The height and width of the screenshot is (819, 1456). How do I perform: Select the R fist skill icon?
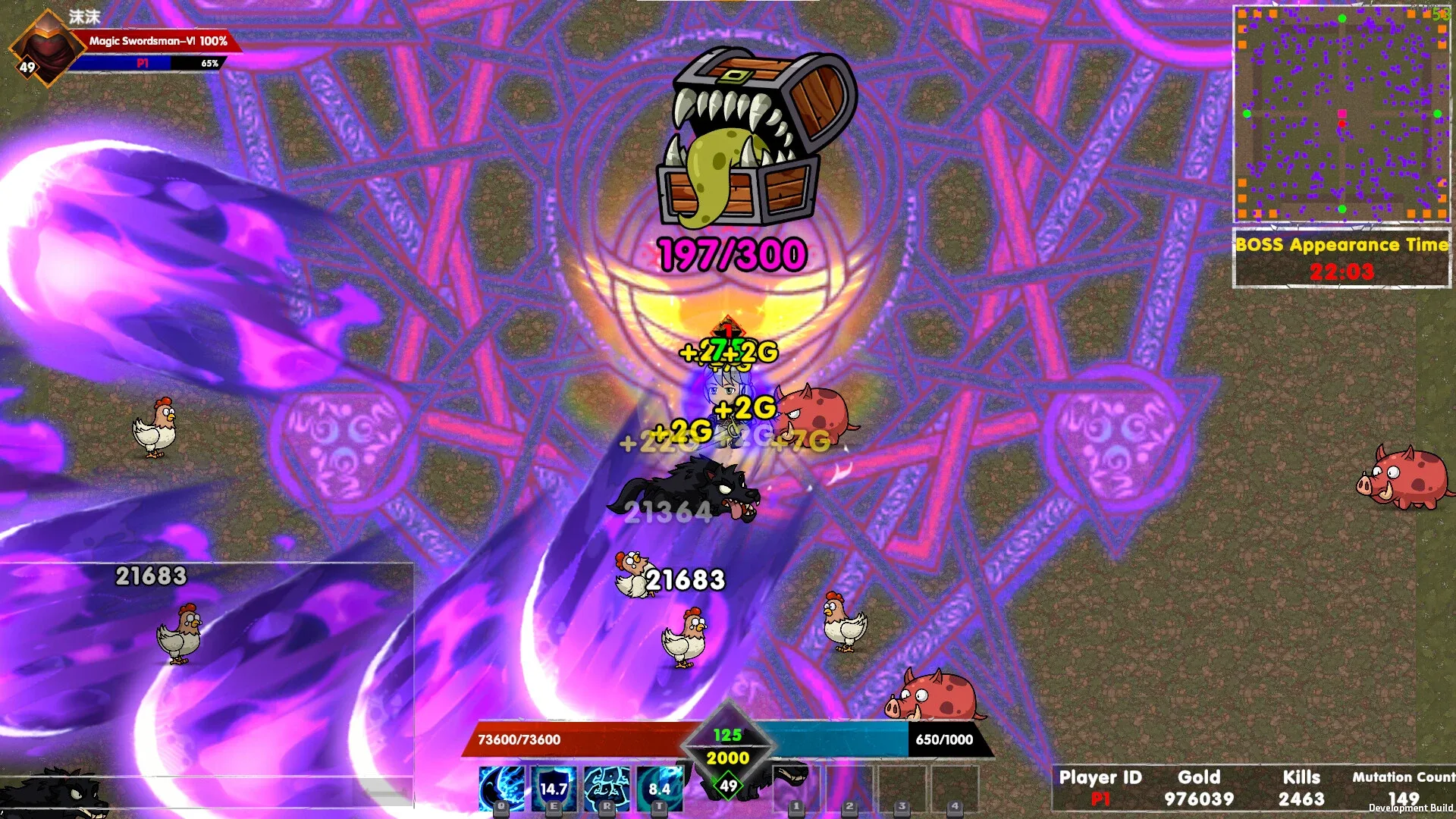[x=604, y=788]
